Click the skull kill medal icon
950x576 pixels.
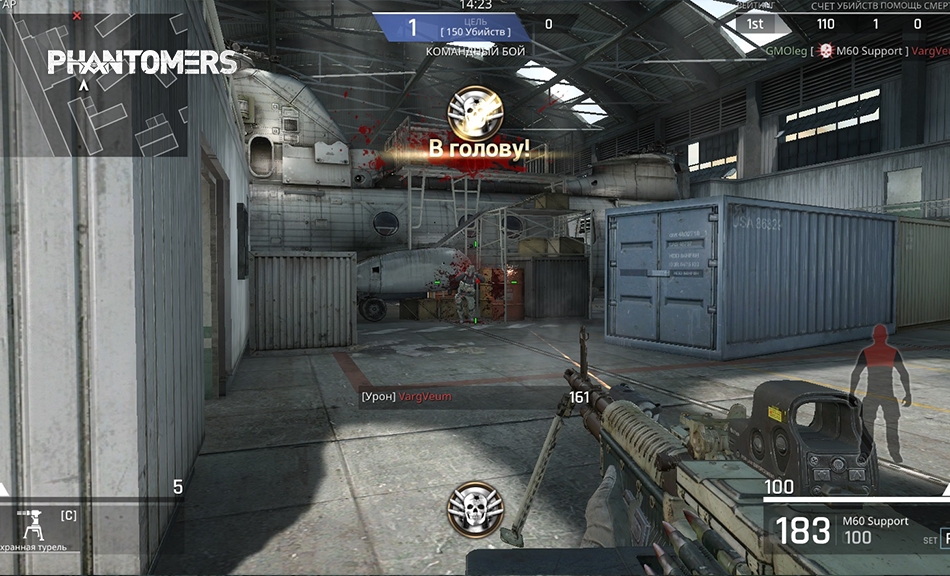[x=474, y=507]
